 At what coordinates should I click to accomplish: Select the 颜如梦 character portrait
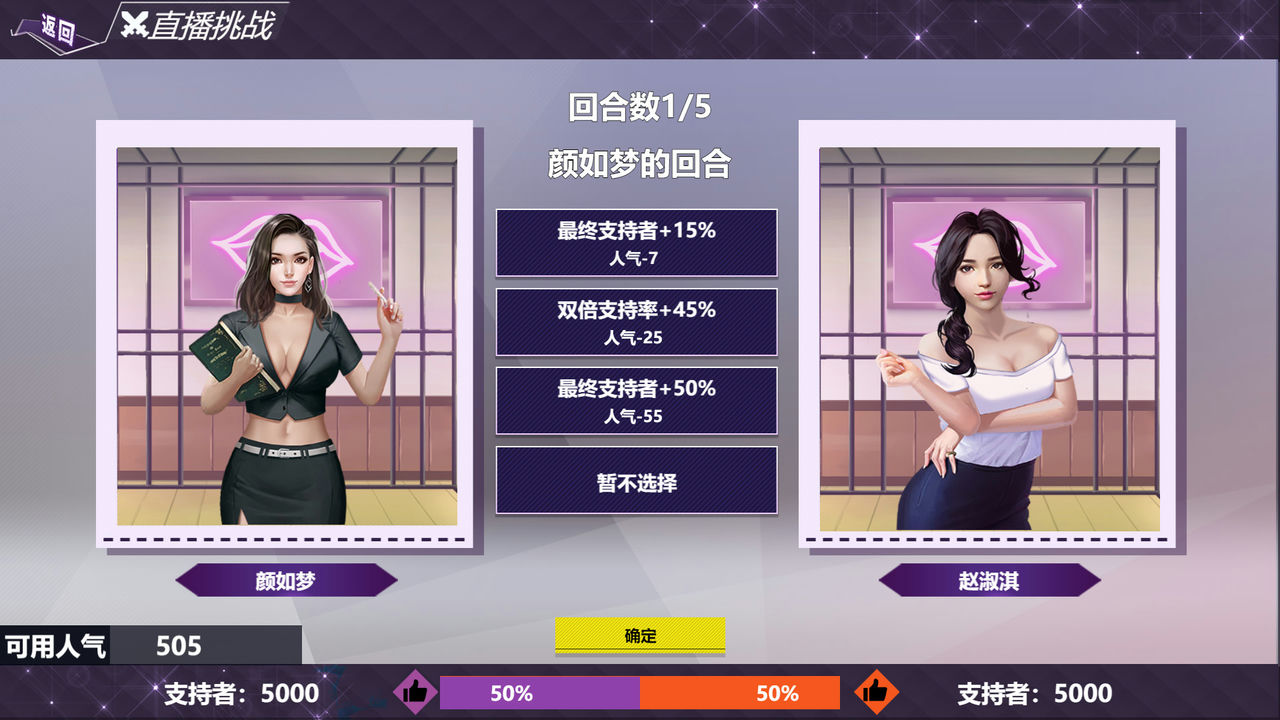[286, 336]
